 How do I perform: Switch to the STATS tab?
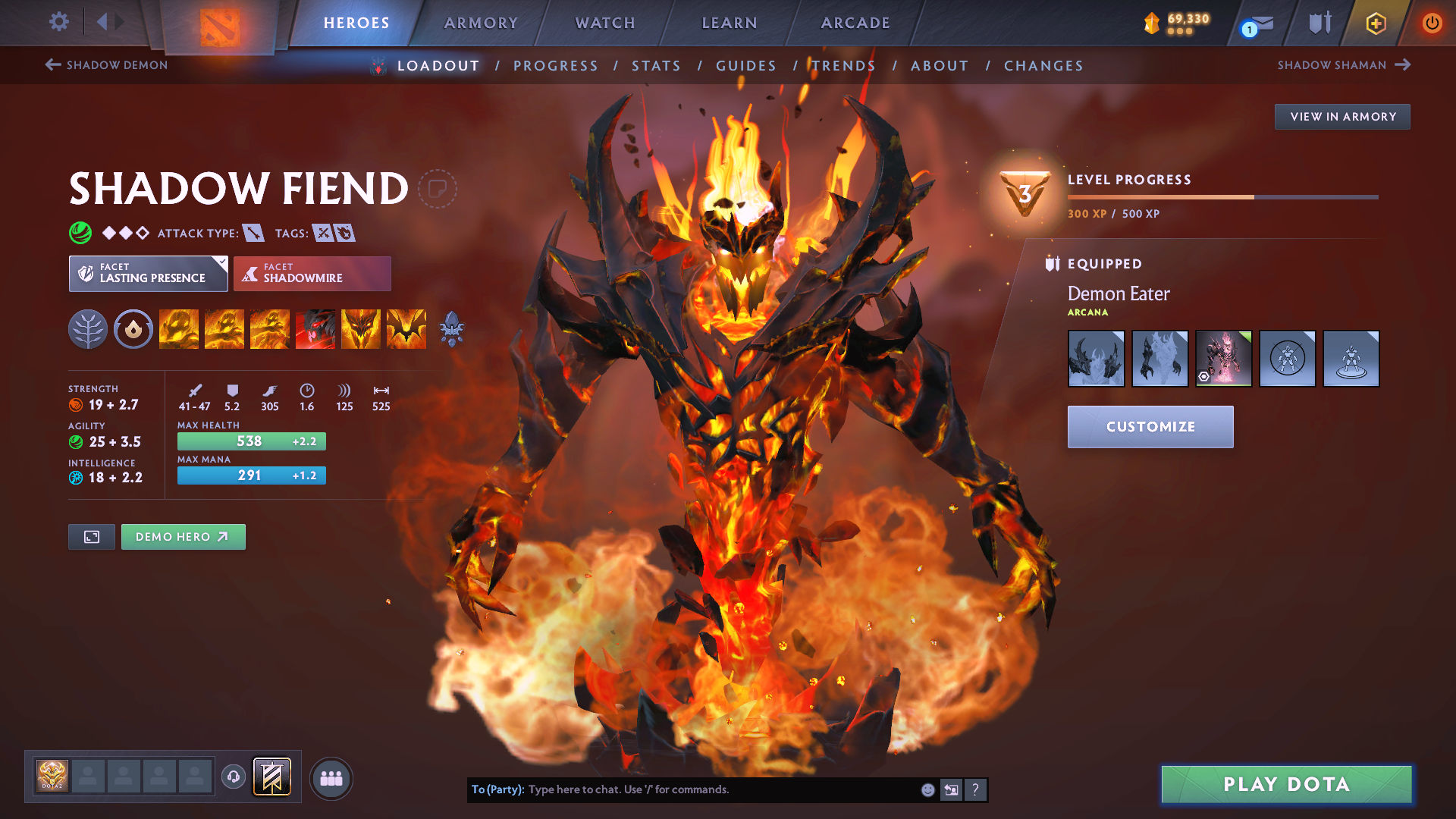pyautogui.click(x=656, y=65)
